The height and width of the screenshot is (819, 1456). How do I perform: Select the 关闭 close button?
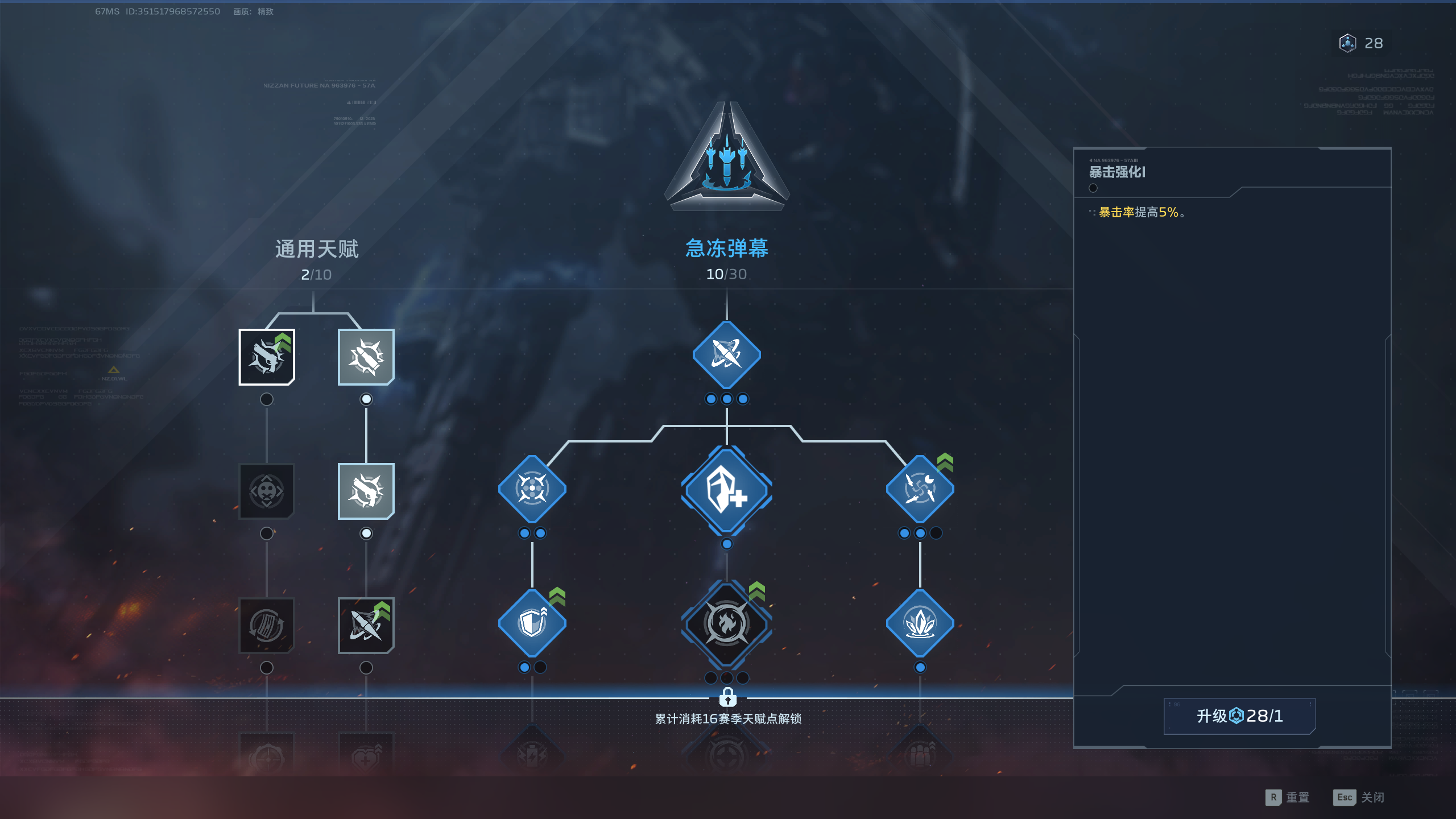(1359, 797)
